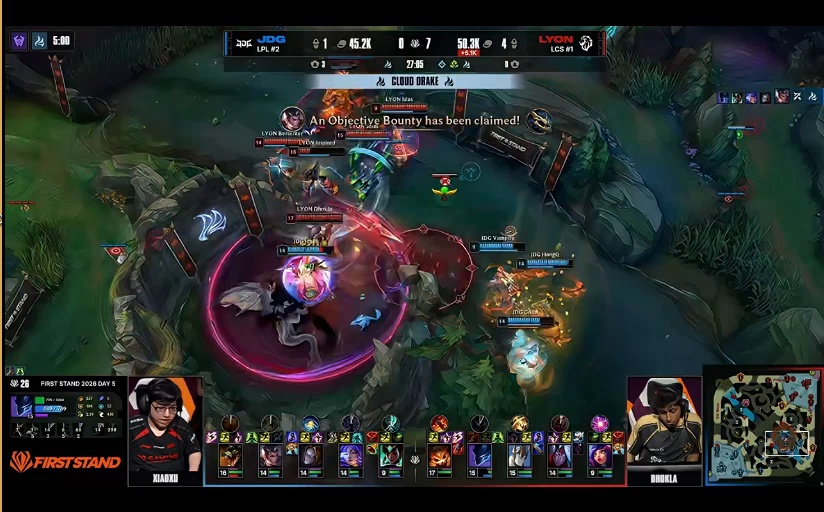This screenshot has width=824, height=512.
Task: Choose the pink-haired champion portrait
Action: point(599,456)
